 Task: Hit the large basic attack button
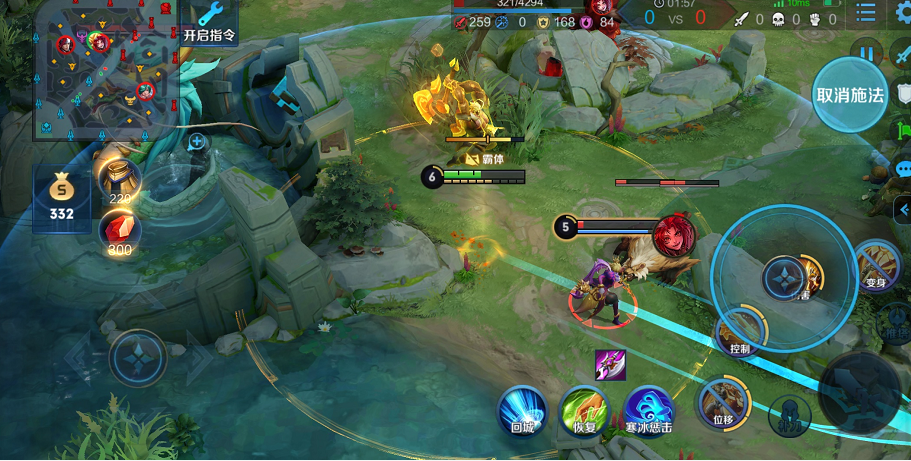click(858, 390)
